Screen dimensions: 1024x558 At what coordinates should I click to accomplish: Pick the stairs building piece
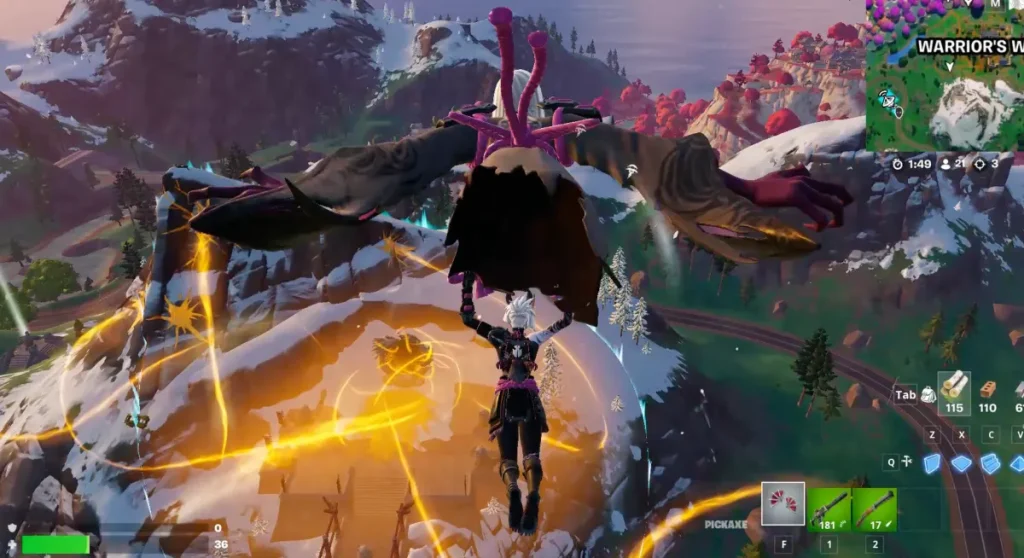pos(990,463)
